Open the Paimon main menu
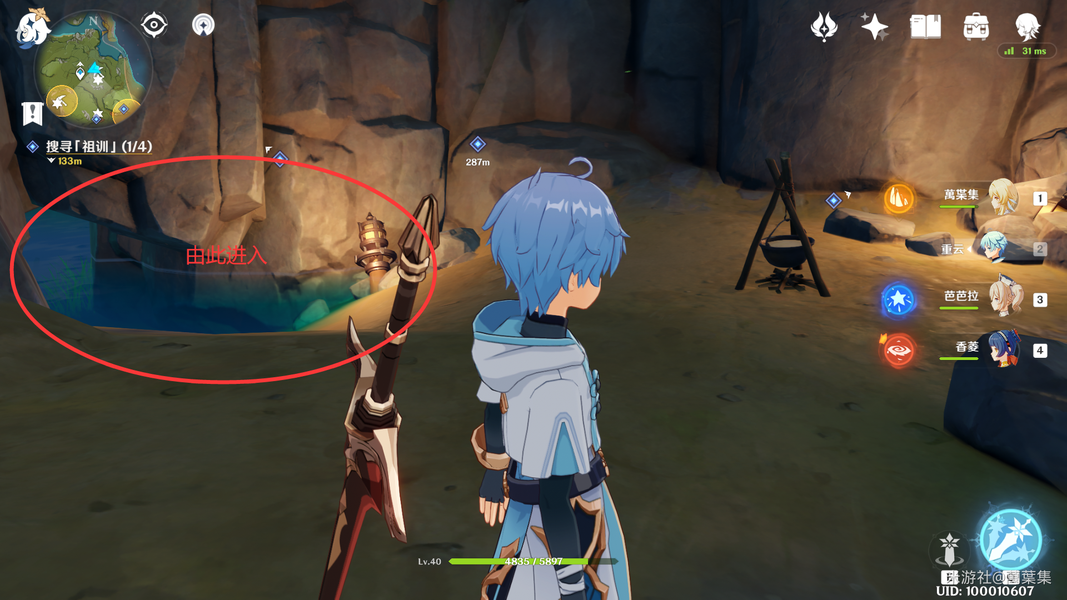Image resolution: width=1067 pixels, height=600 pixels. tap(33, 27)
